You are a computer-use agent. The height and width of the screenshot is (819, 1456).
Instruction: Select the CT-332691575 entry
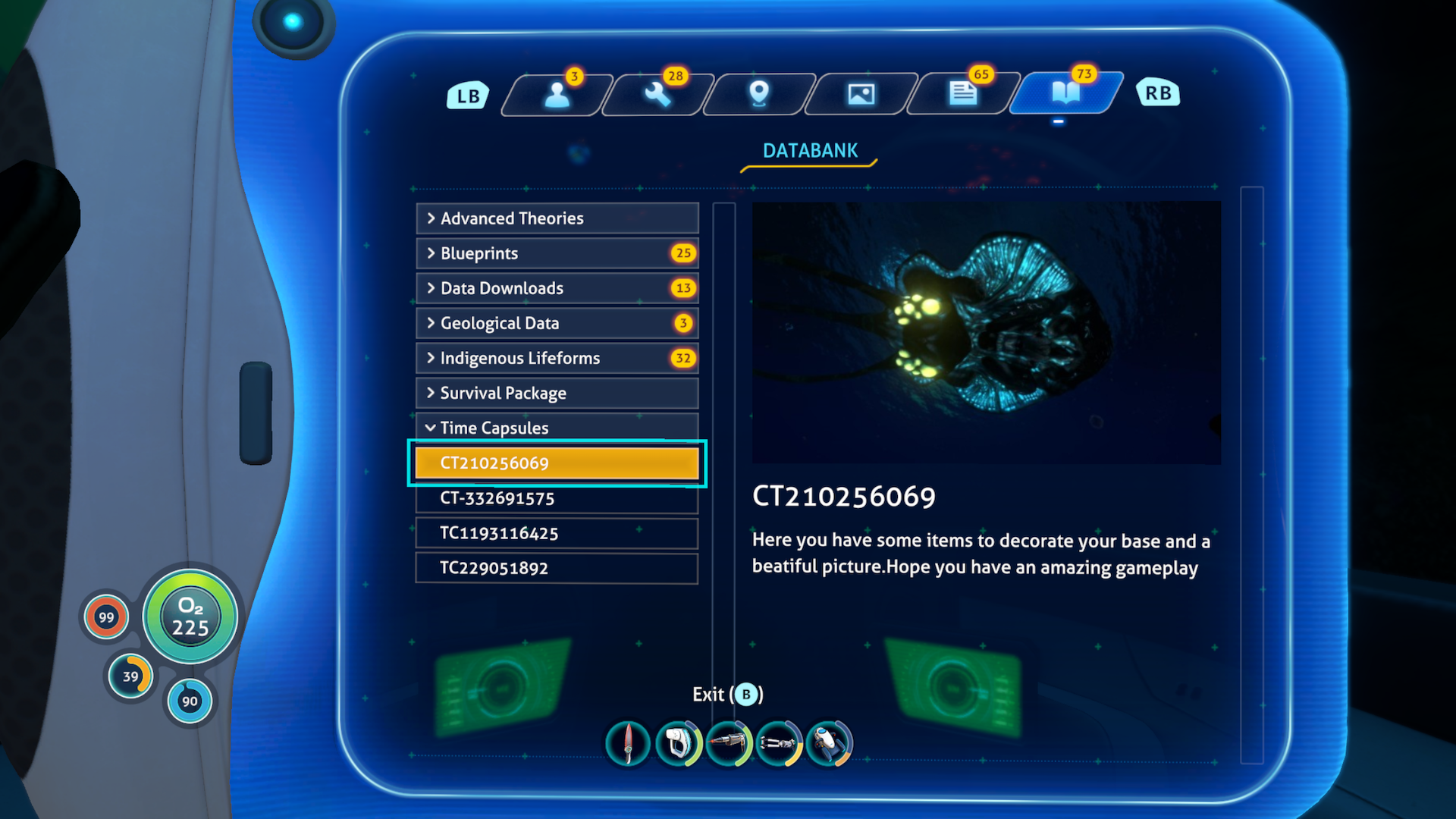(x=557, y=497)
